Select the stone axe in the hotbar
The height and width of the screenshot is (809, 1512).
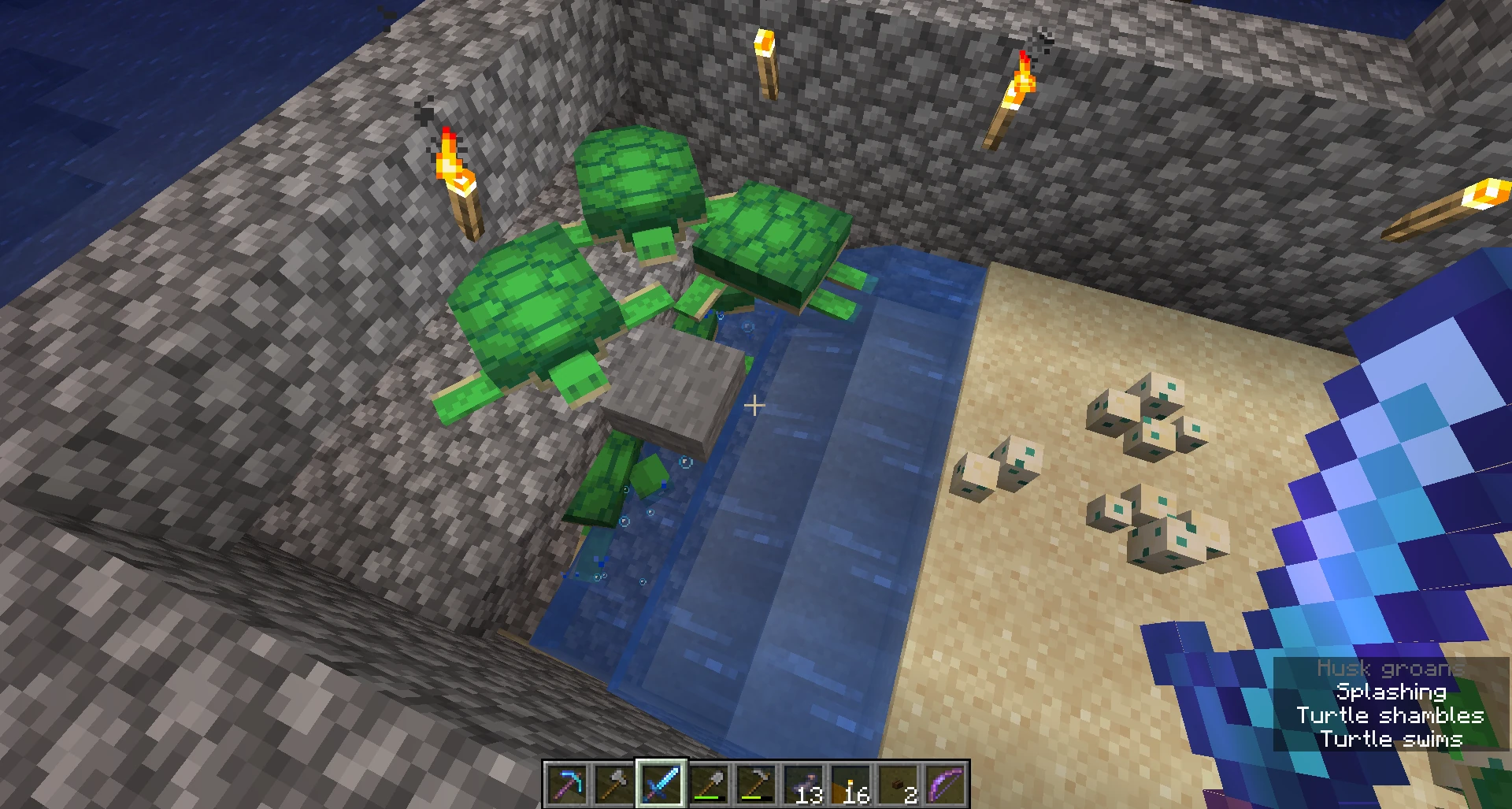coord(612,785)
